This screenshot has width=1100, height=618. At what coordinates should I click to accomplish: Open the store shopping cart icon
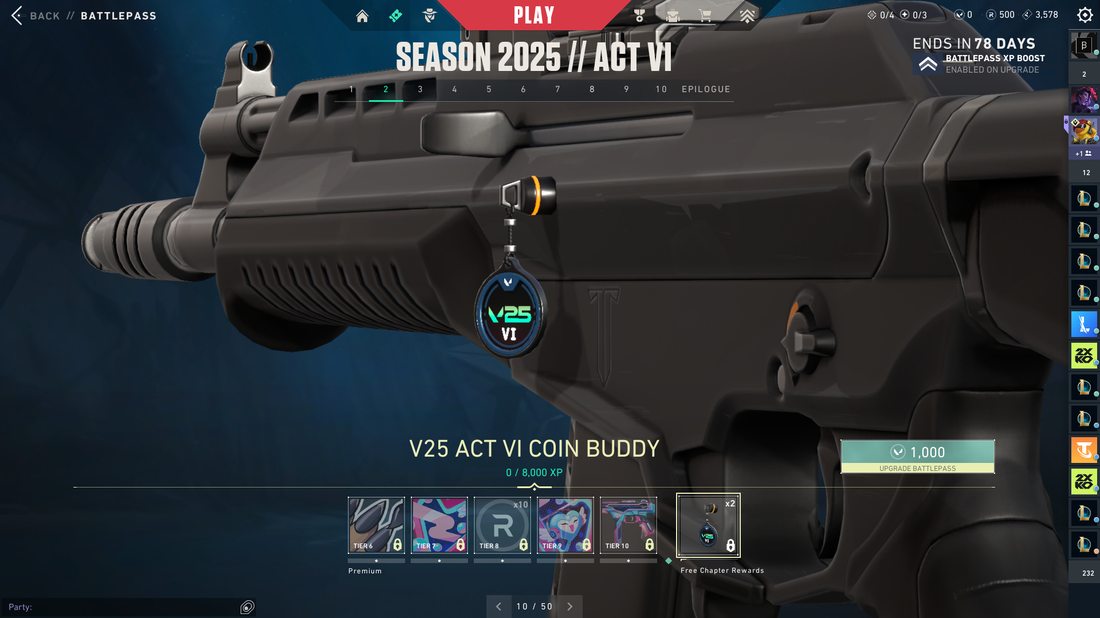click(x=706, y=16)
